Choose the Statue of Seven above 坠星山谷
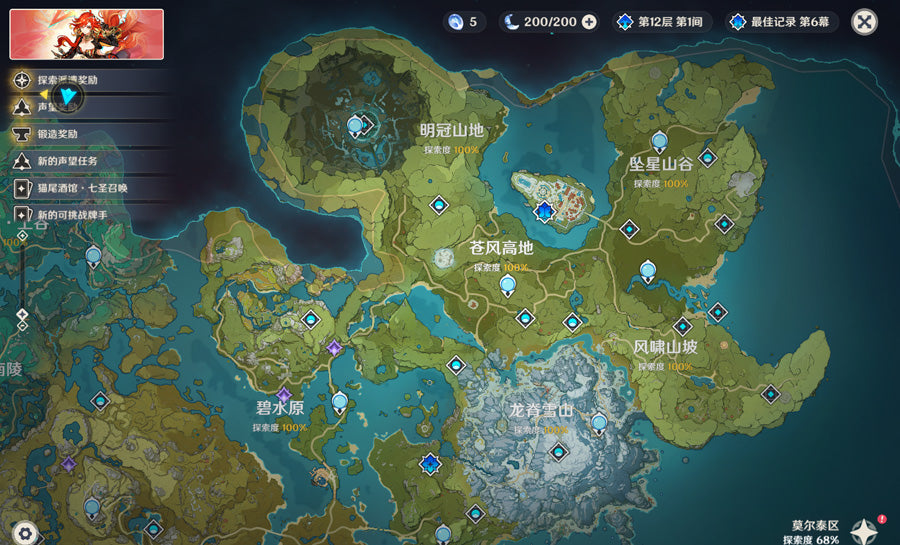This screenshot has width=900, height=545. (x=659, y=142)
